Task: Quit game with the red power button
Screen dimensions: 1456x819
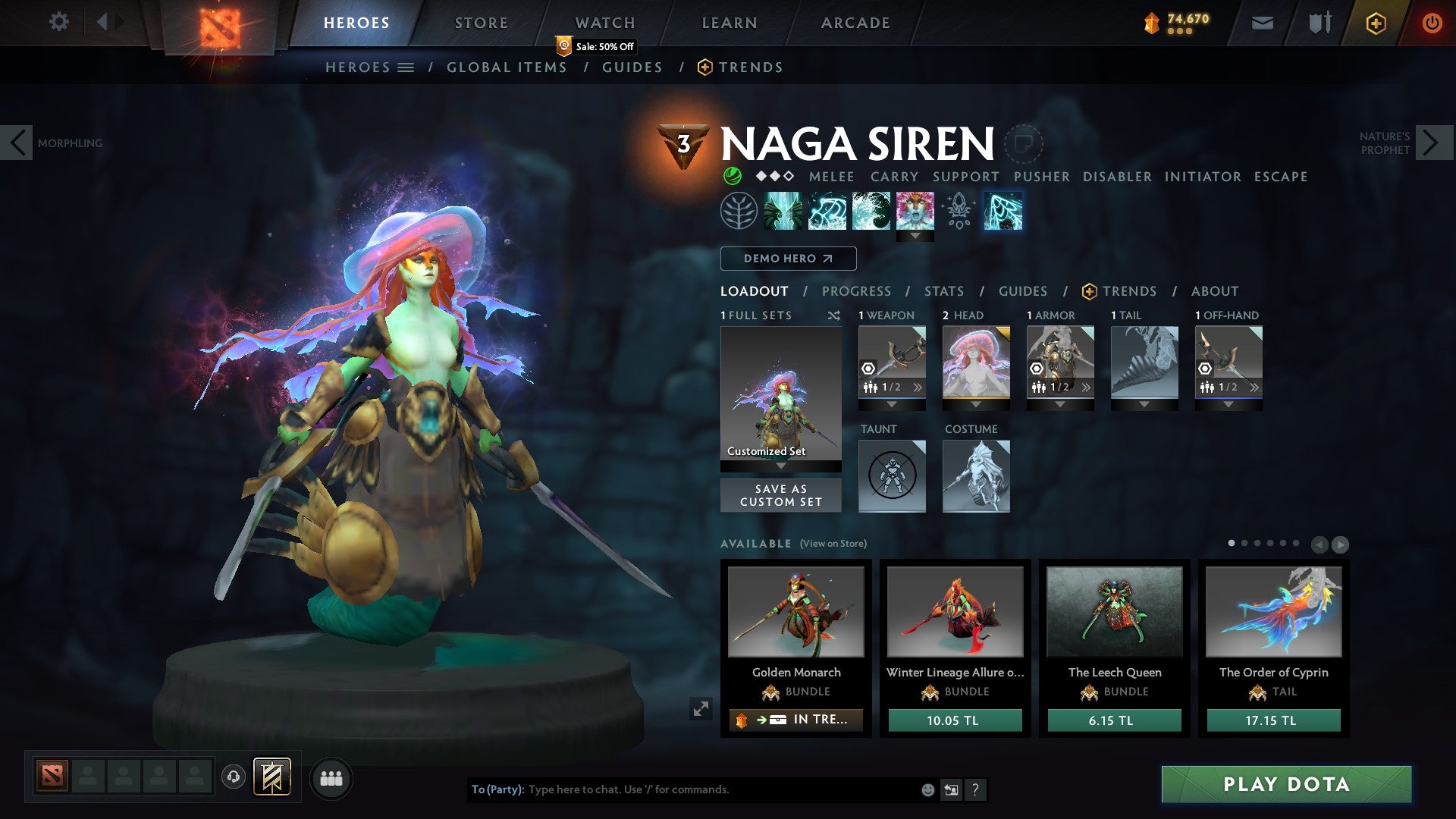Action: pyautogui.click(x=1431, y=23)
